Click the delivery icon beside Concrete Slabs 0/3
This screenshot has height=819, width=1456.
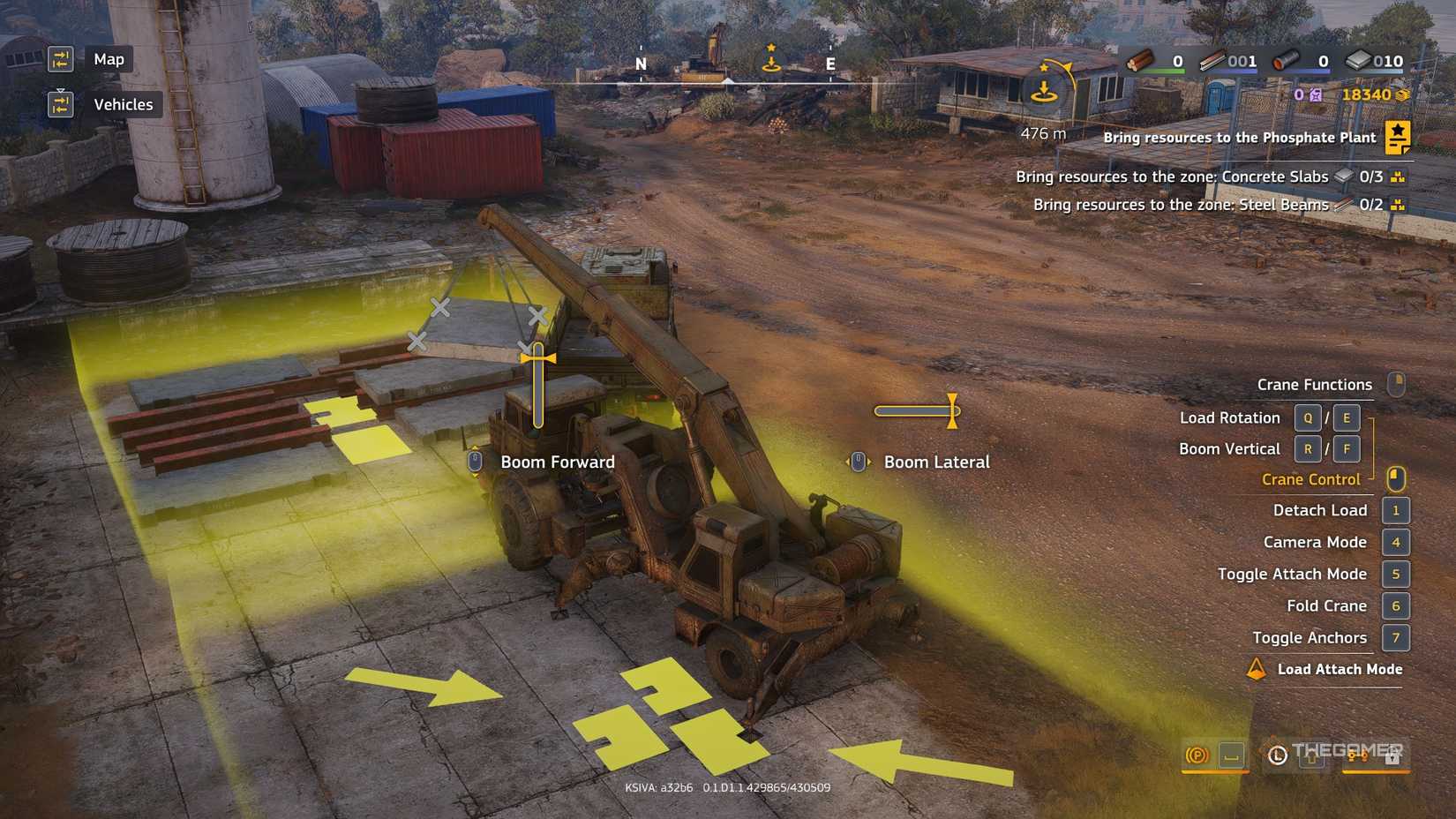(1398, 177)
